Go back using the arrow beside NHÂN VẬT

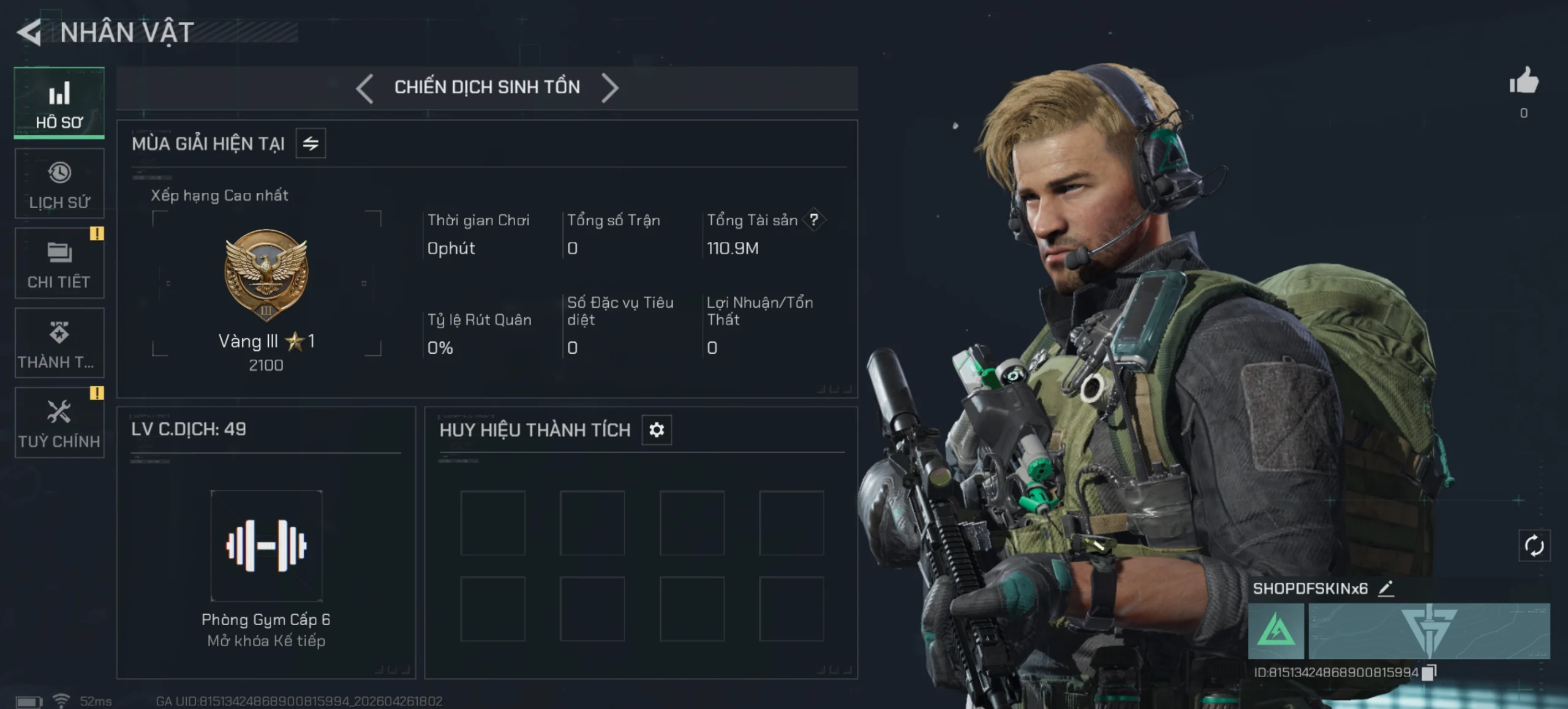pyautogui.click(x=29, y=32)
